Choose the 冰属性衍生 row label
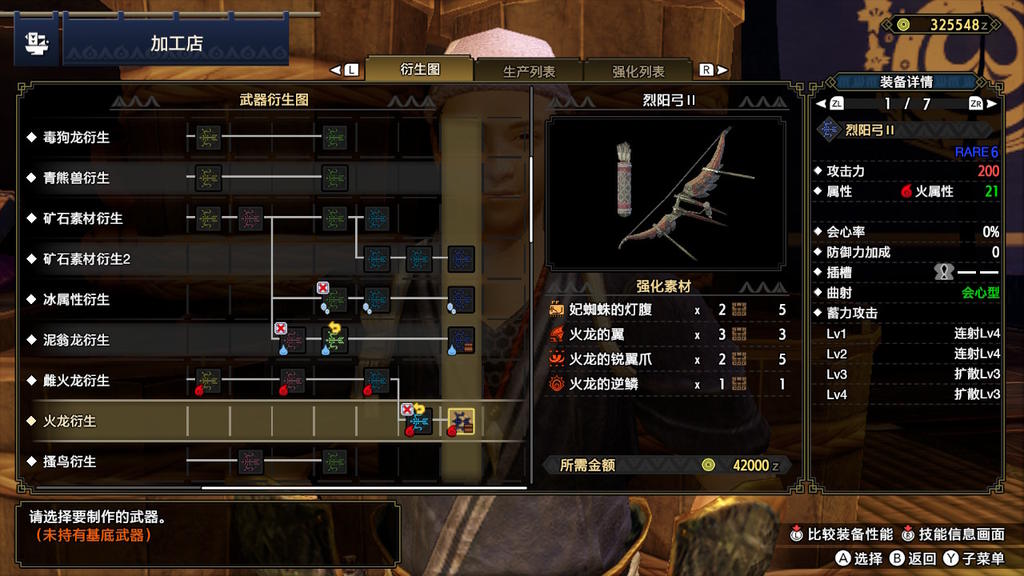 (x=76, y=299)
